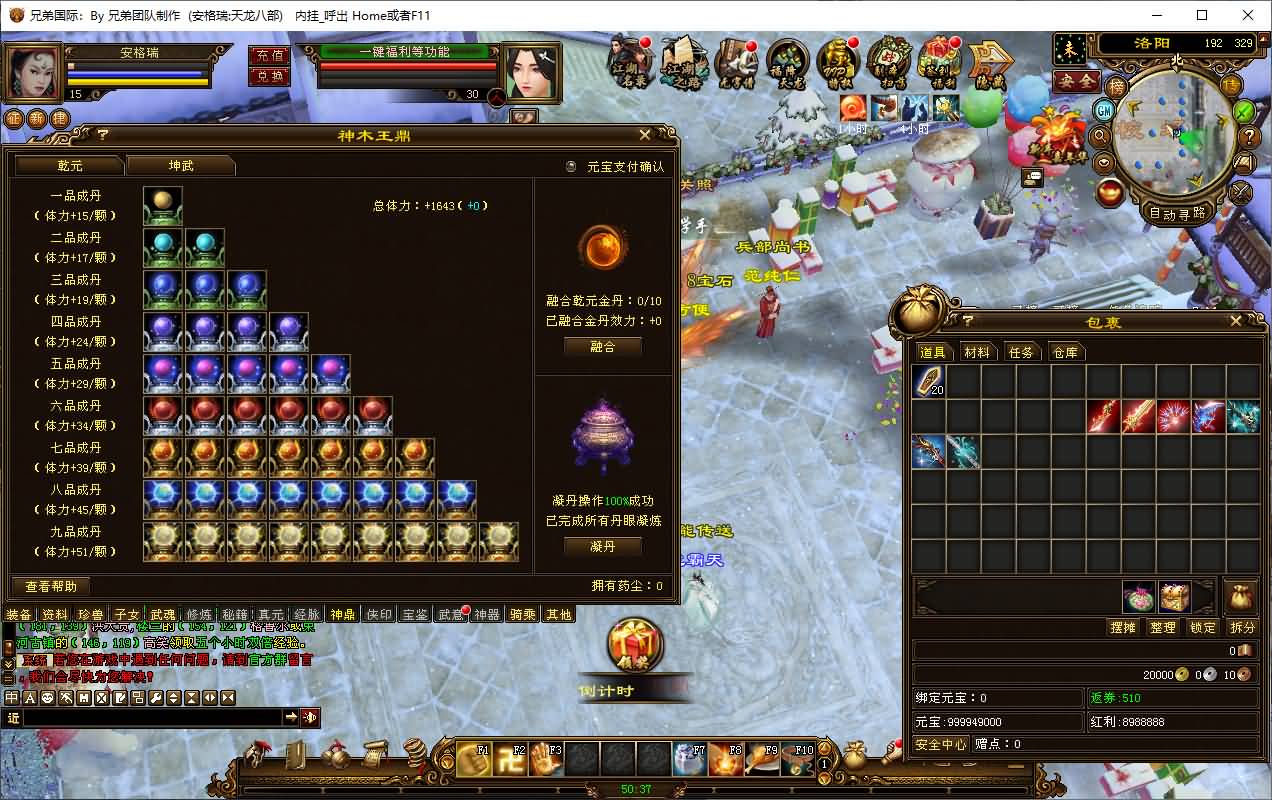Screen dimensions: 1272x800
Task: Open the 安全中心 security center
Action: coord(941,744)
